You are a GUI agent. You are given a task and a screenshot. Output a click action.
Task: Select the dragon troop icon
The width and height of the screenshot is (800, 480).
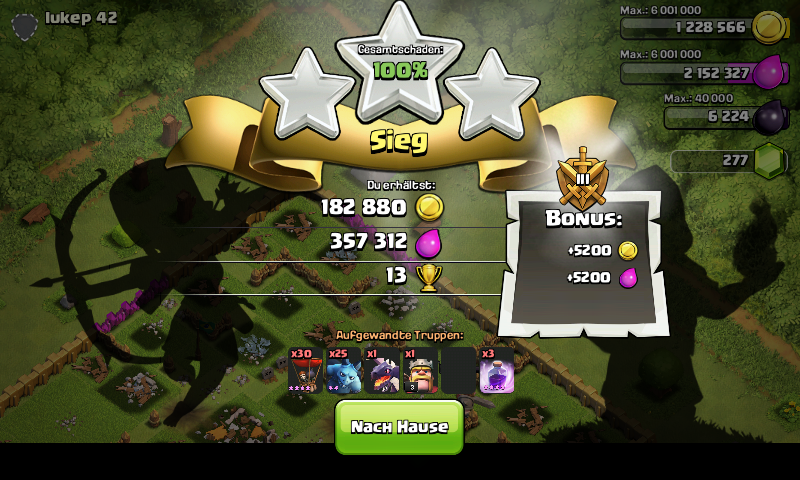click(382, 371)
